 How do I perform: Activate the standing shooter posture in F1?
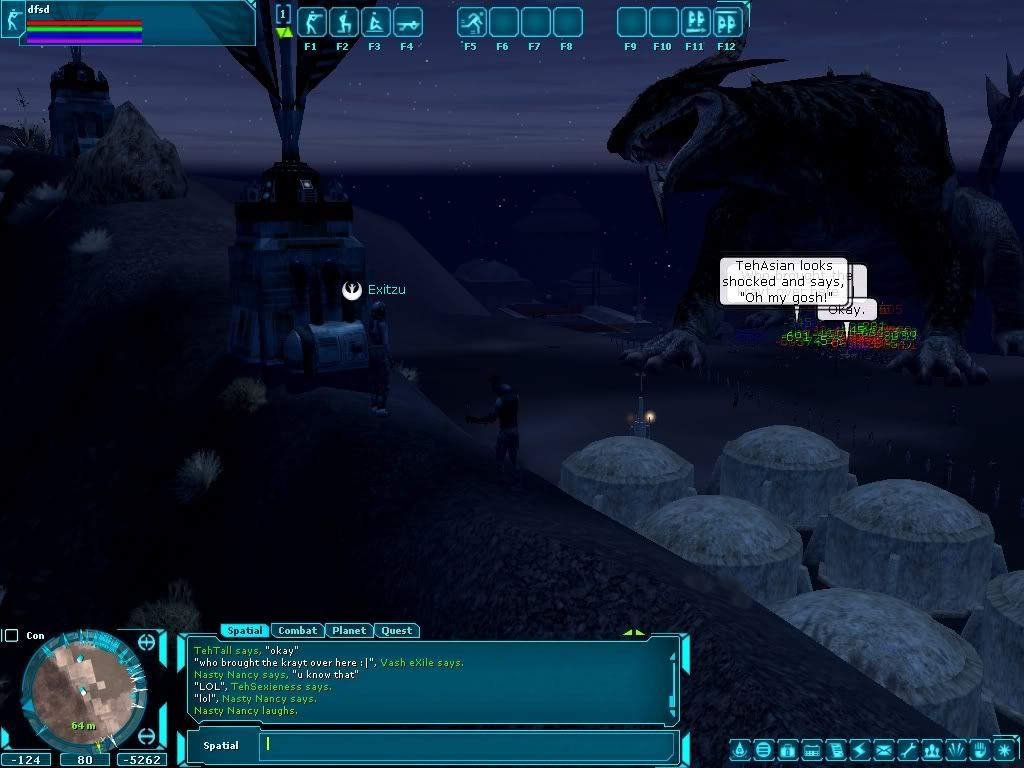click(312, 22)
